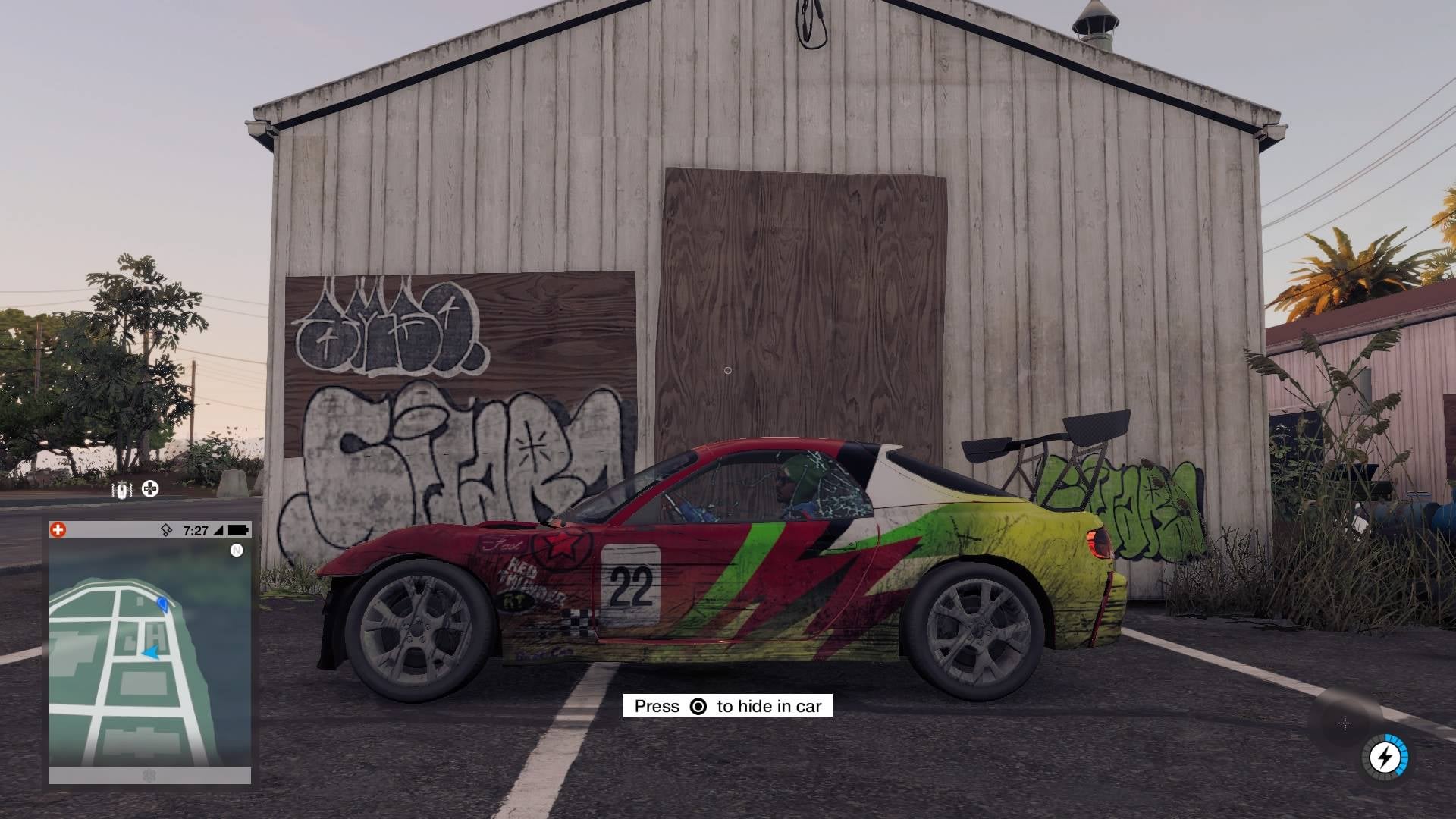Click the red plus icon on phone
The width and height of the screenshot is (1456, 819).
tap(58, 530)
